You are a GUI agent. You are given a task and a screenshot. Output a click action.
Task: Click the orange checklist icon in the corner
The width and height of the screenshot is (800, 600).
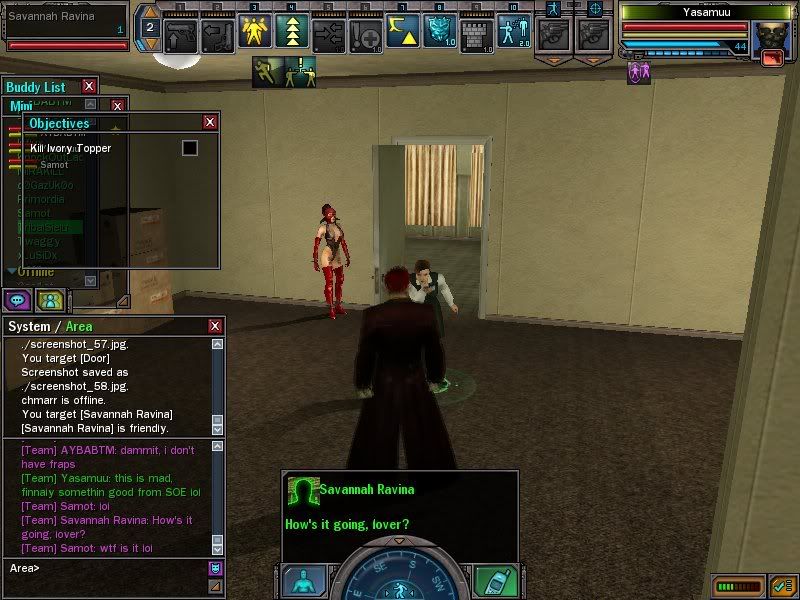(783, 584)
